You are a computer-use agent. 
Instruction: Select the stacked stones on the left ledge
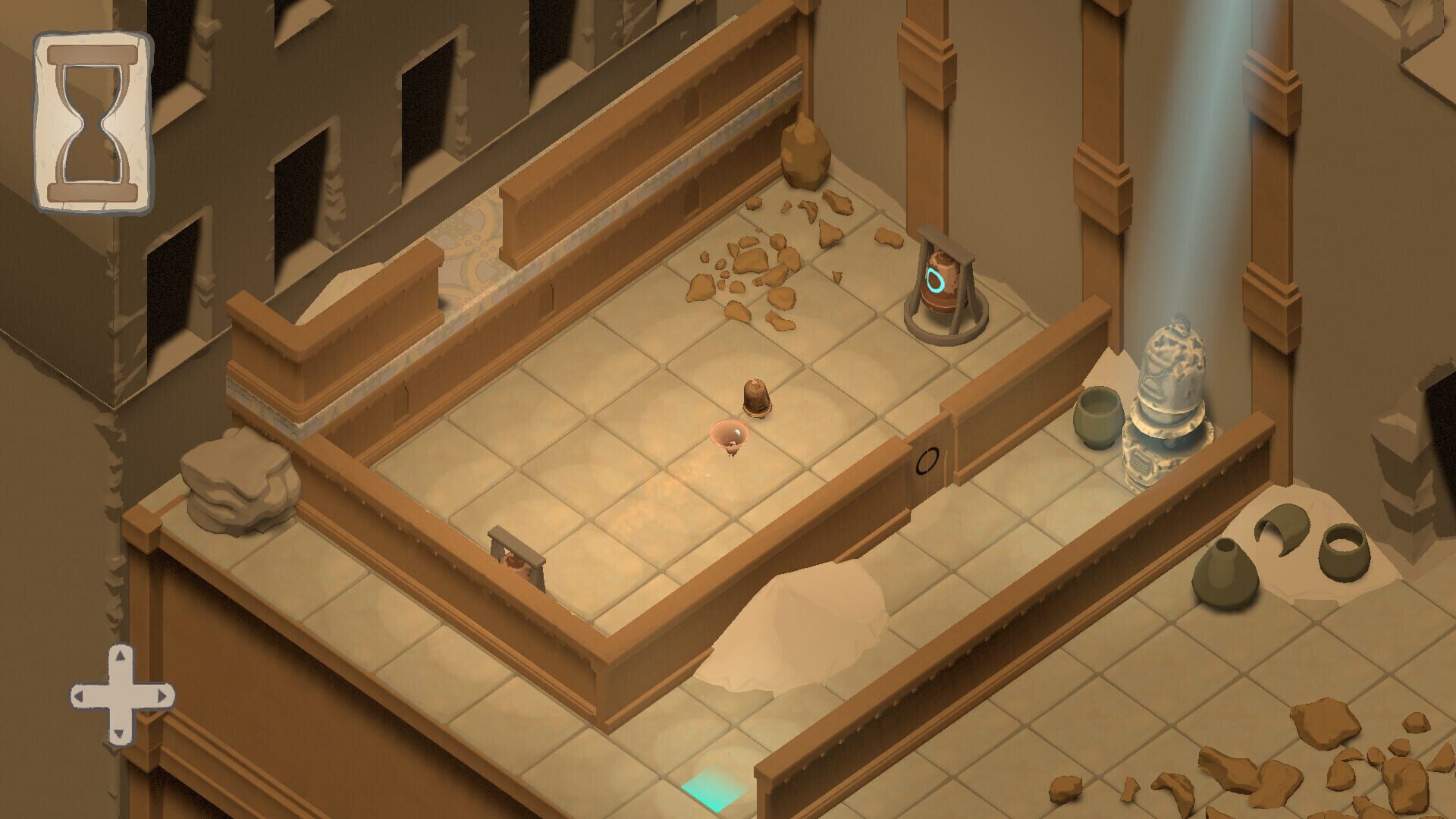tap(235, 478)
